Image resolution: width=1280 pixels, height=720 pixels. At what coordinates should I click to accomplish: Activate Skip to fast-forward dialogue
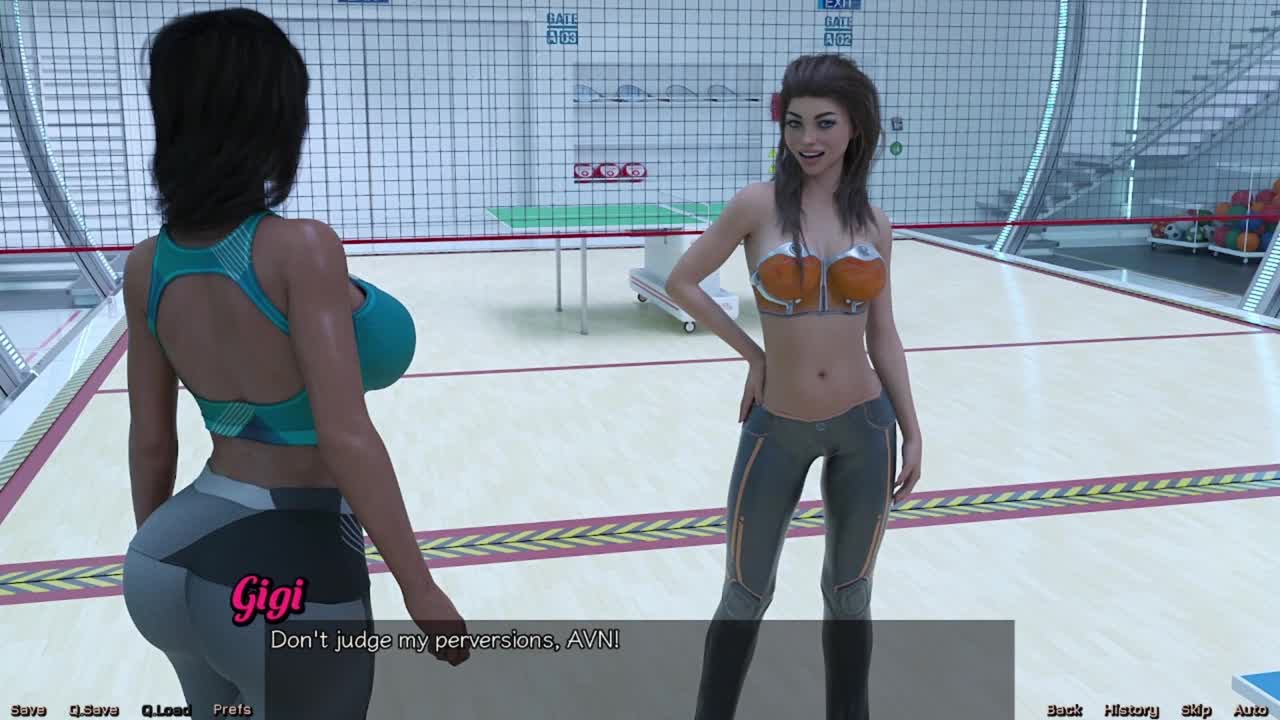pos(1196,710)
